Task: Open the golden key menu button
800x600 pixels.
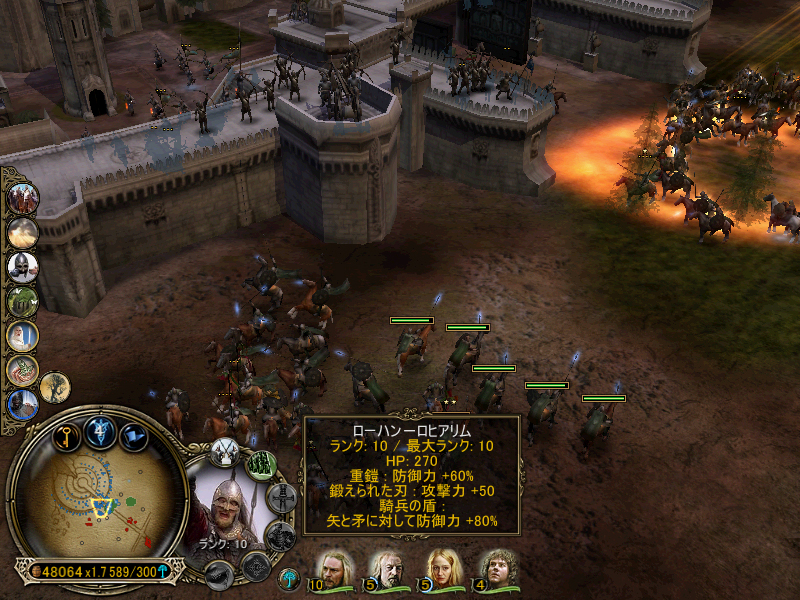Action: pyautogui.click(x=67, y=435)
